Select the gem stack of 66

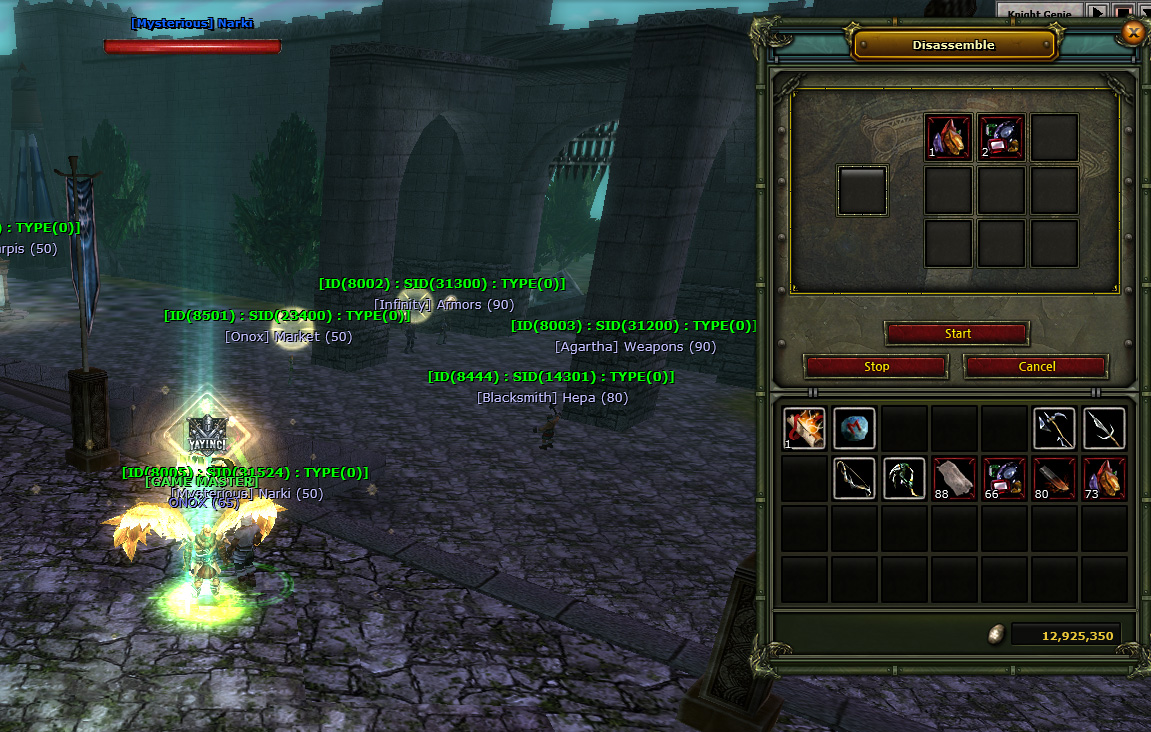pyautogui.click(x=1004, y=479)
